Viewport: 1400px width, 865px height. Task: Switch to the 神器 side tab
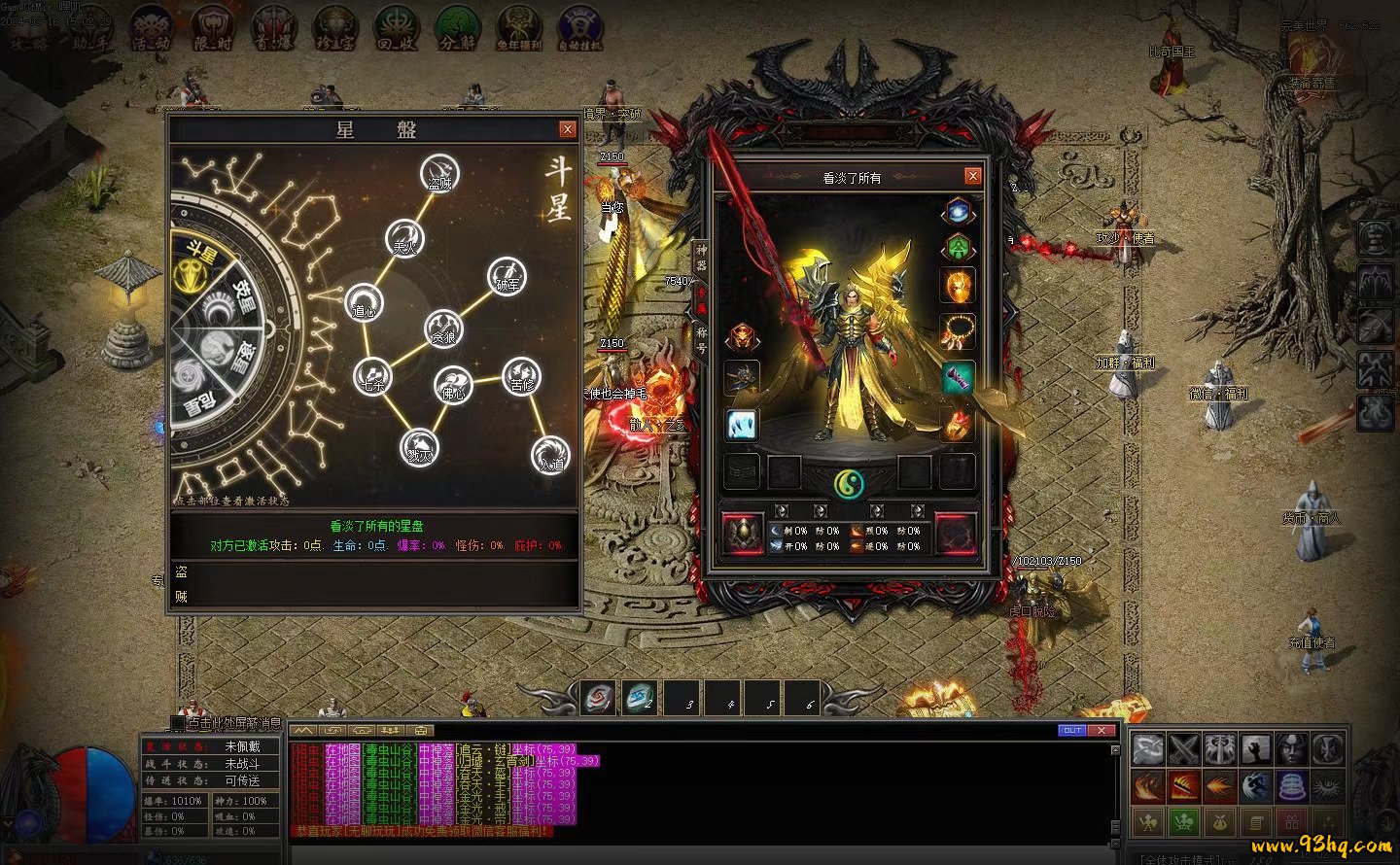[x=700, y=256]
